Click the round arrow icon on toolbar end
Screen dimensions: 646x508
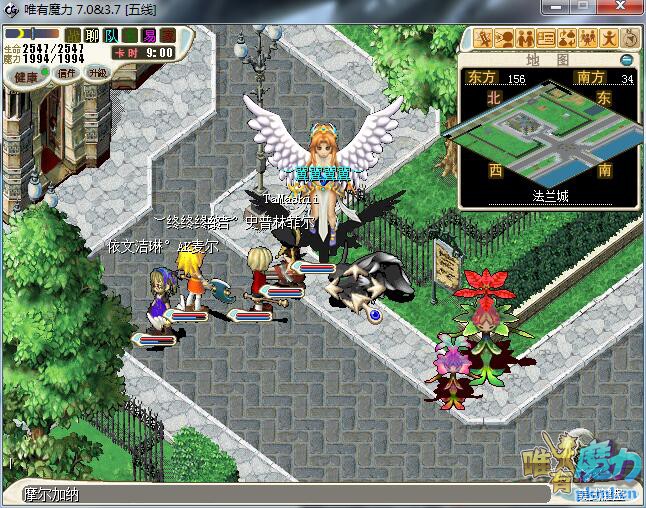click(629, 39)
